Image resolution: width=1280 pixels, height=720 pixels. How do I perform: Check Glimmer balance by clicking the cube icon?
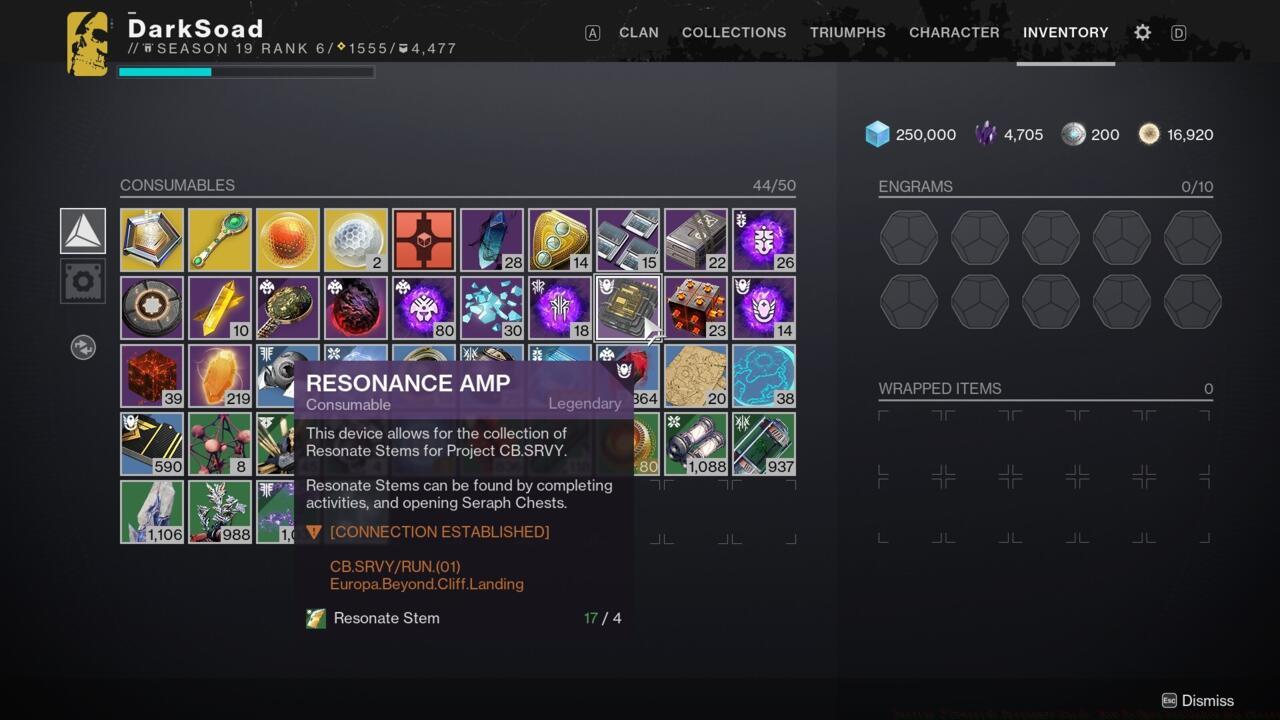click(877, 133)
